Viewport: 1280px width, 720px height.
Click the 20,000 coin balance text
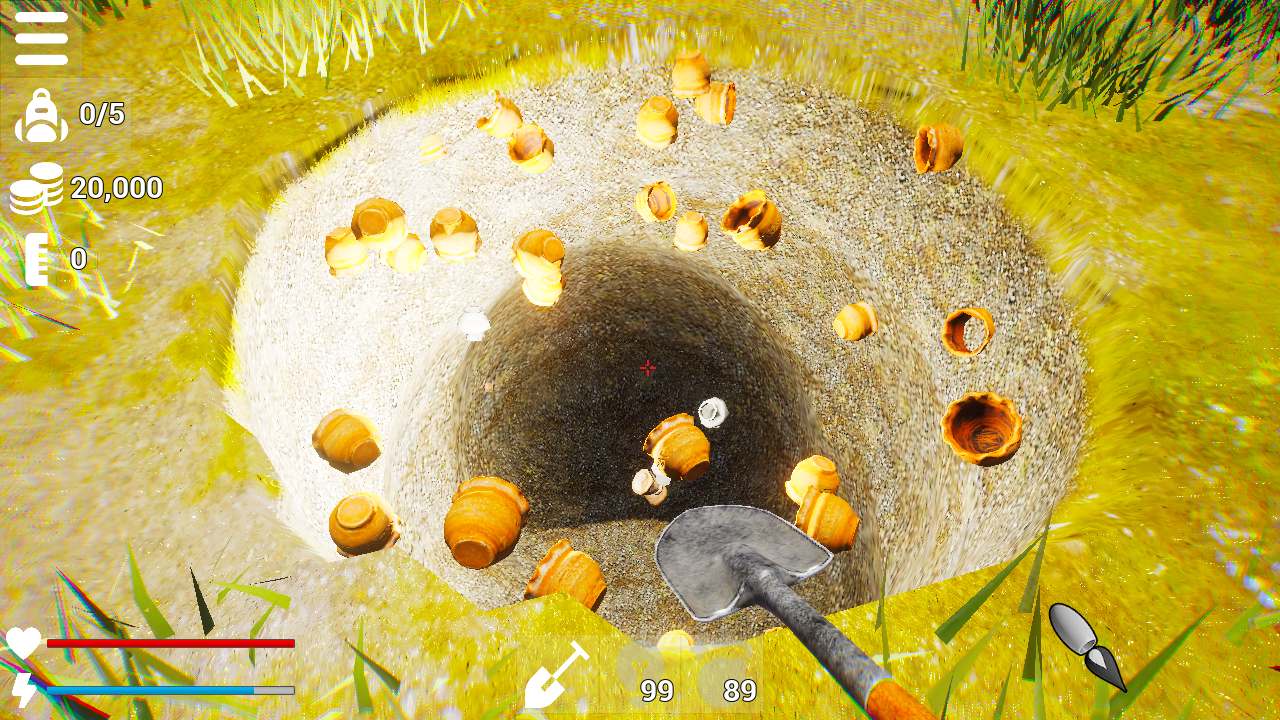click(117, 188)
